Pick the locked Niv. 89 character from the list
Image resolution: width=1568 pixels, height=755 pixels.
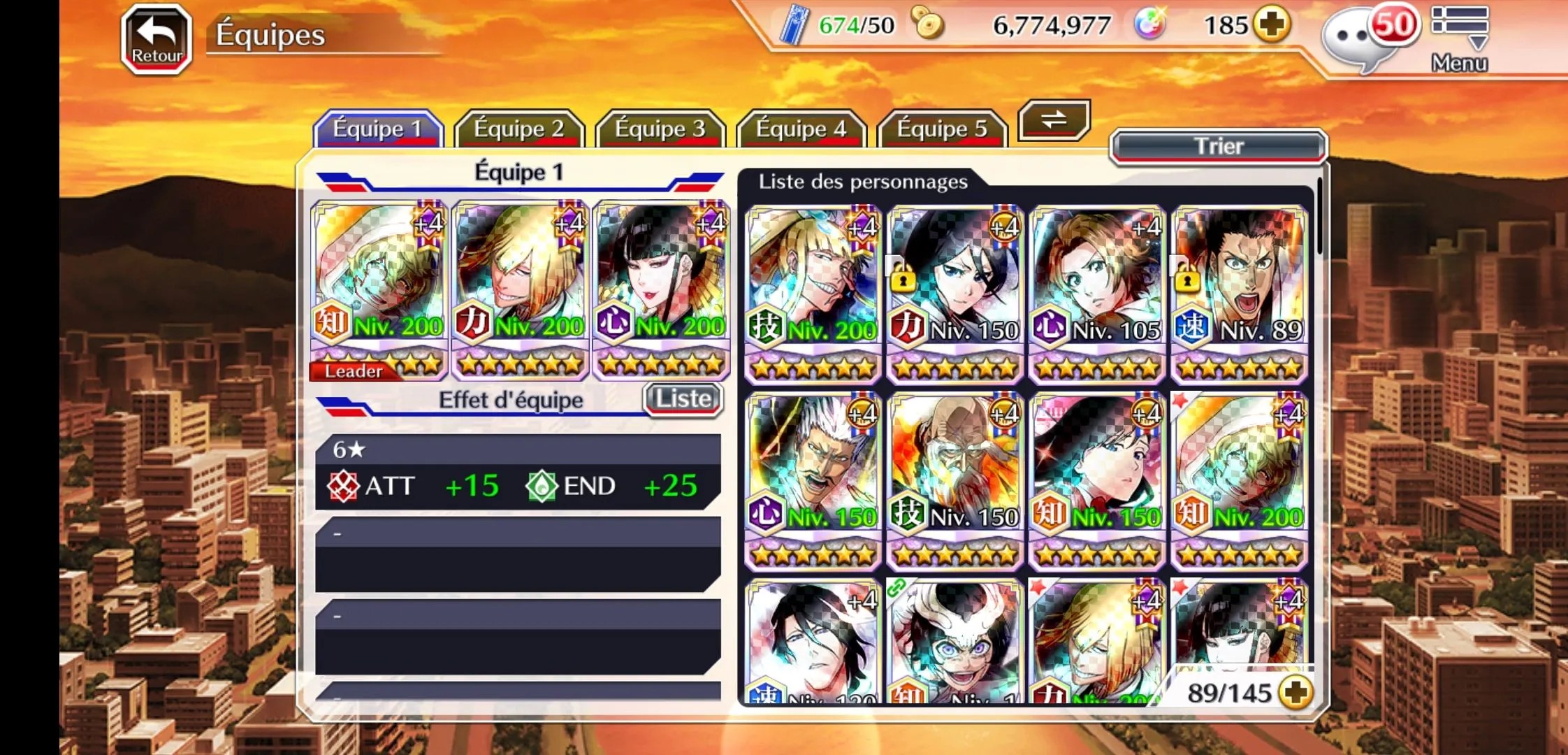point(1239,294)
